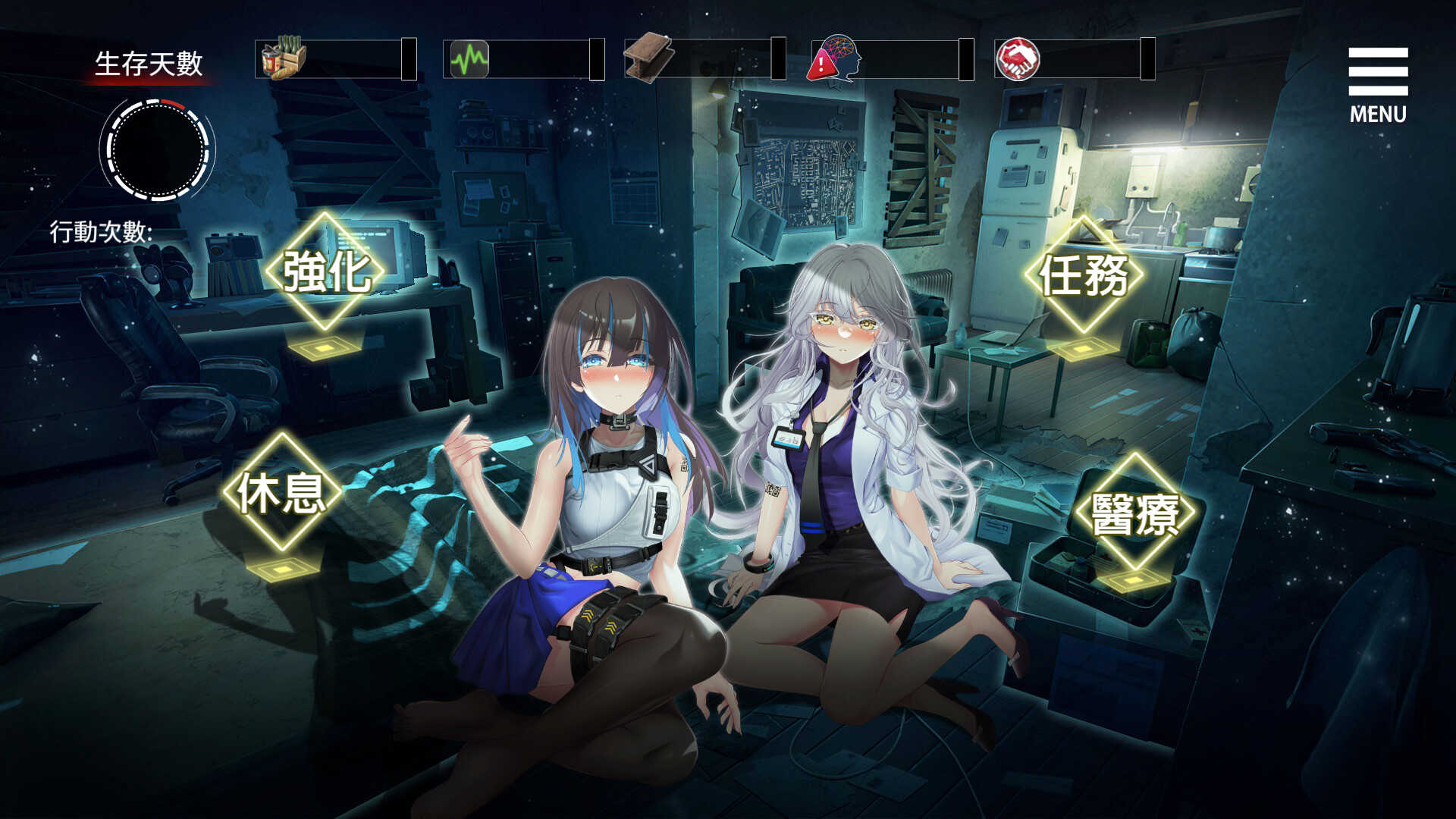Click the circular survival days gauge
This screenshot has width=1456, height=819.
click(157, 150)
